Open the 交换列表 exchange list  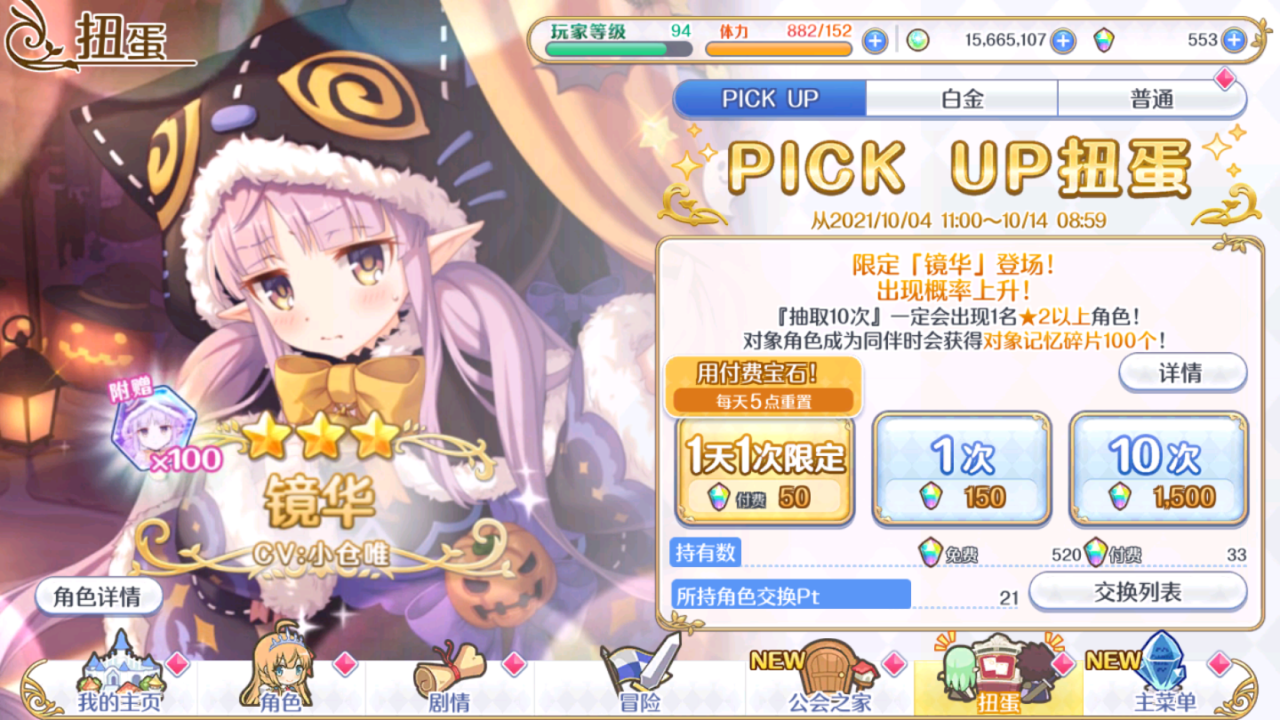click(1139, 592)
